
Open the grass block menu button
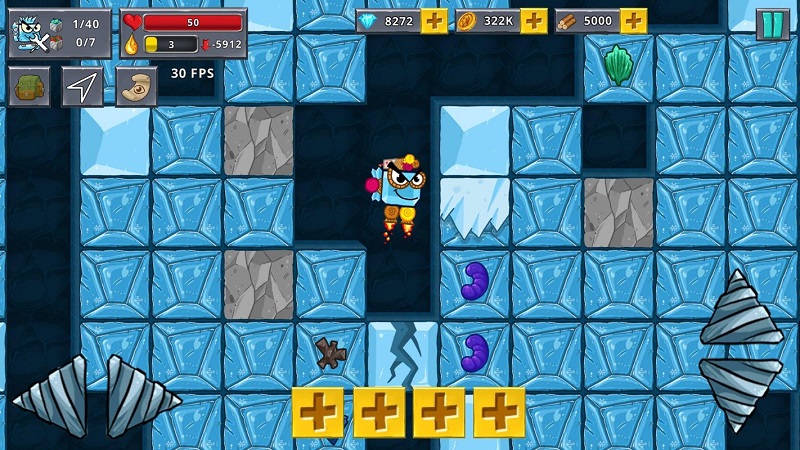pyautogui.click(x=29, y=86)
